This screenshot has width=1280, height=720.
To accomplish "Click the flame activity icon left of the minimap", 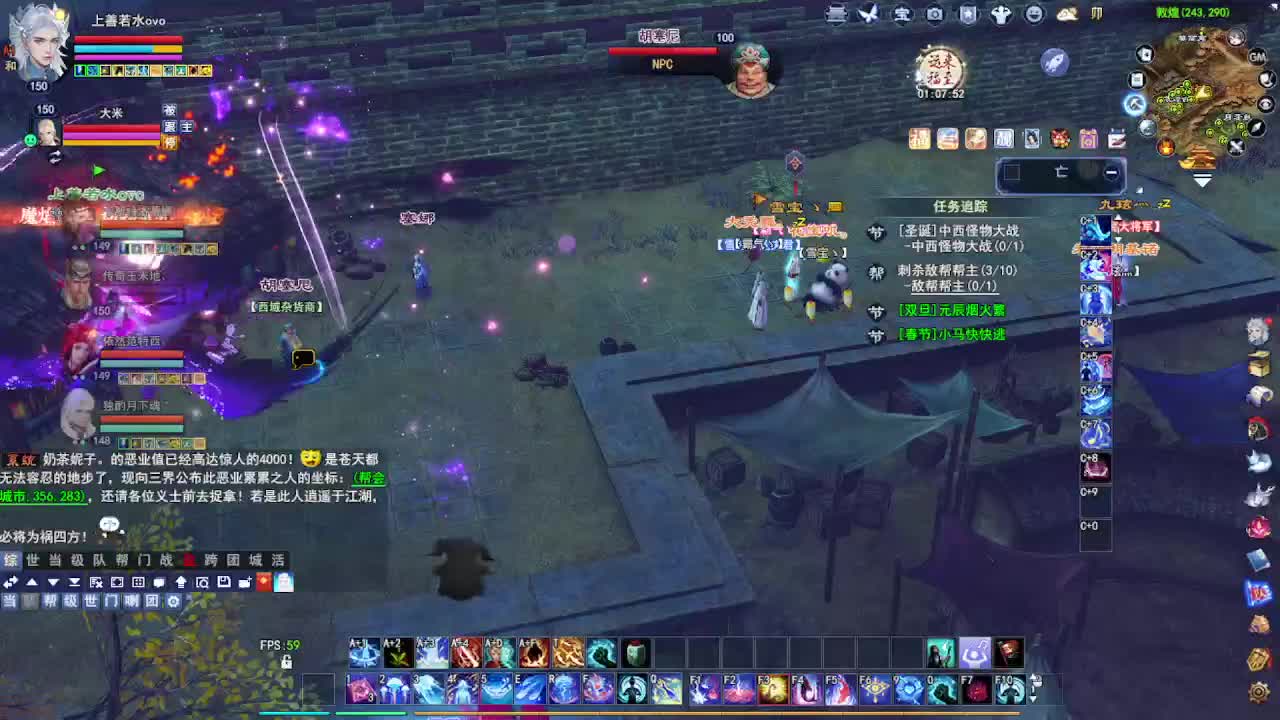I will pos(1166,147).
